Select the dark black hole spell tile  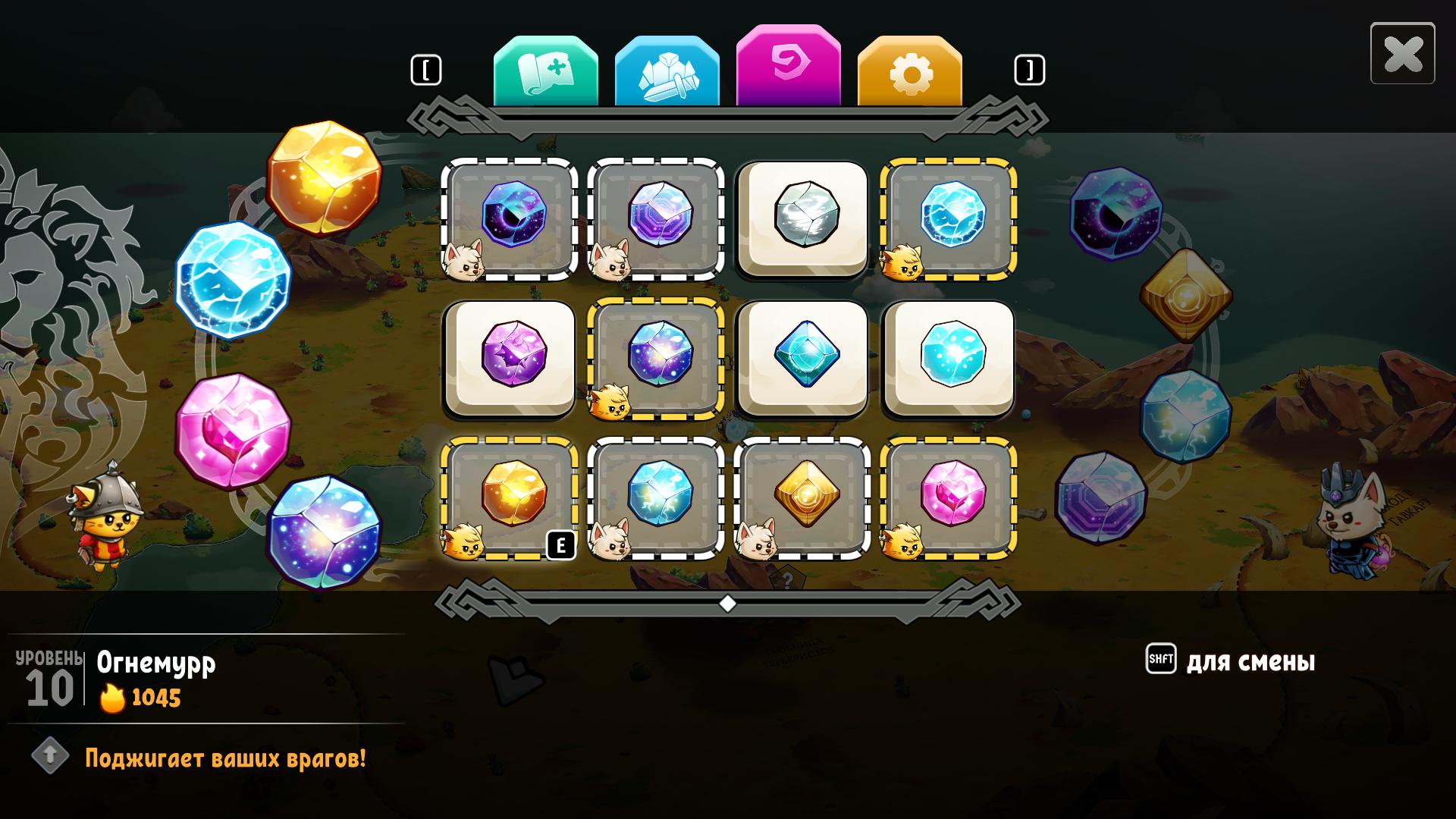510,217
